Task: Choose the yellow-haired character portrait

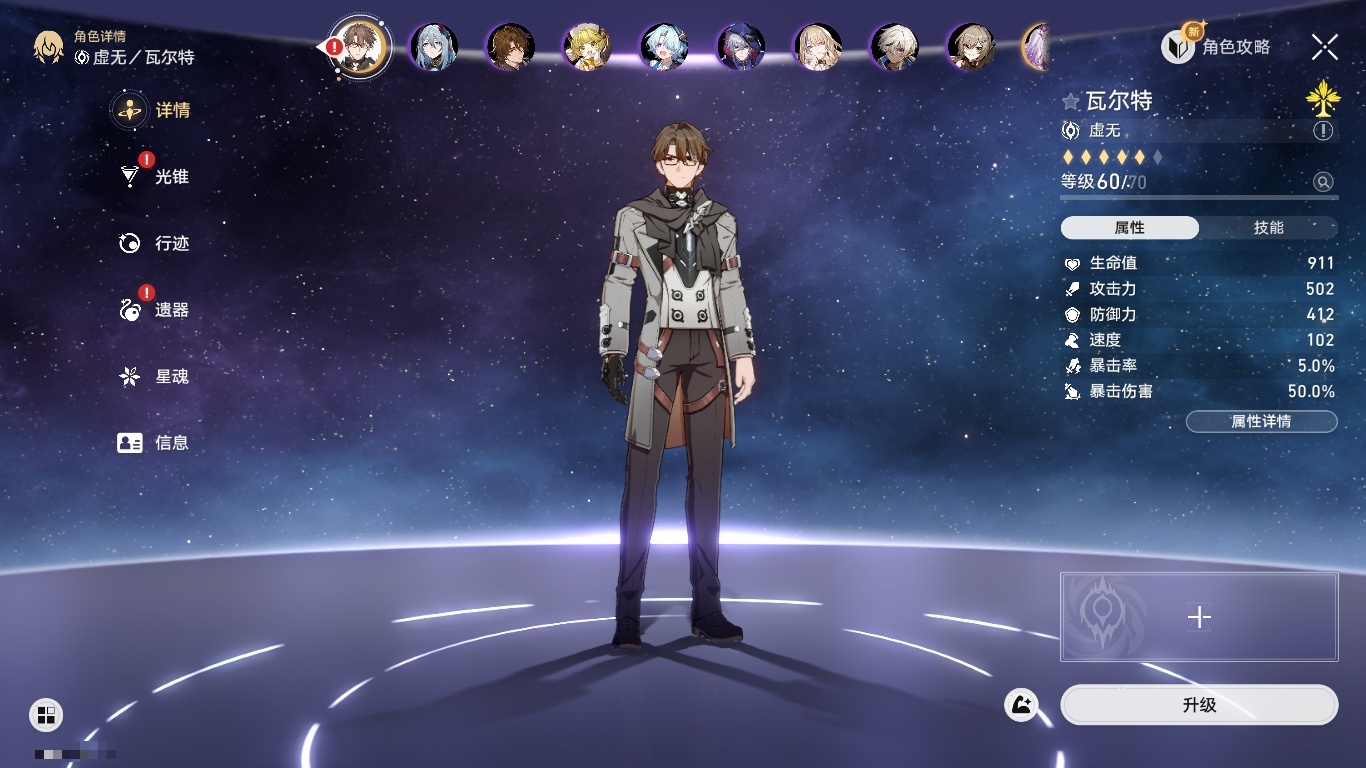Action: pos(587,47)
